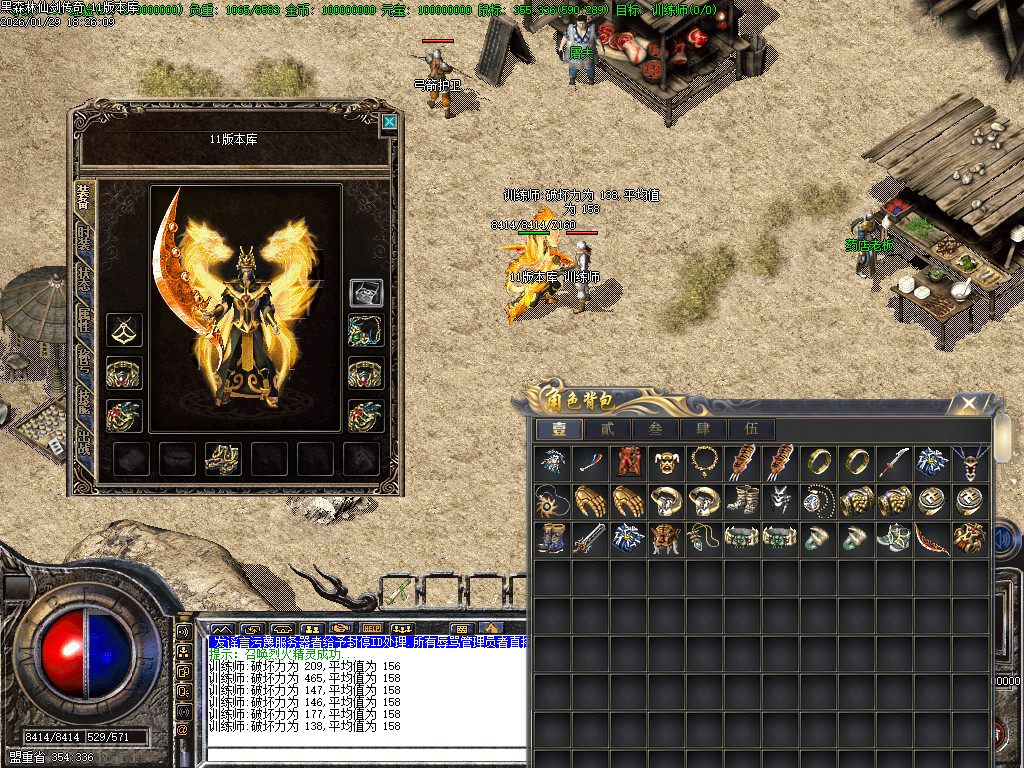Choose the red curved blade item
The image size is (1024, 768).
[x=932, y=538]
